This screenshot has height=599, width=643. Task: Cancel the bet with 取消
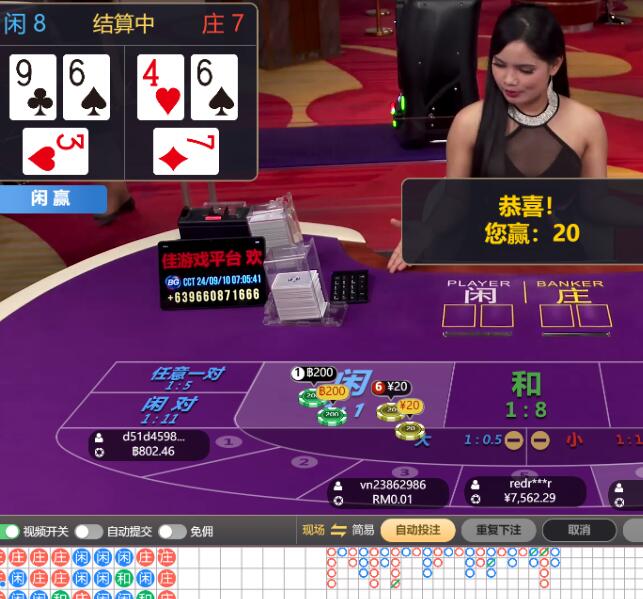pyautogui.click(x=579, y=530)
